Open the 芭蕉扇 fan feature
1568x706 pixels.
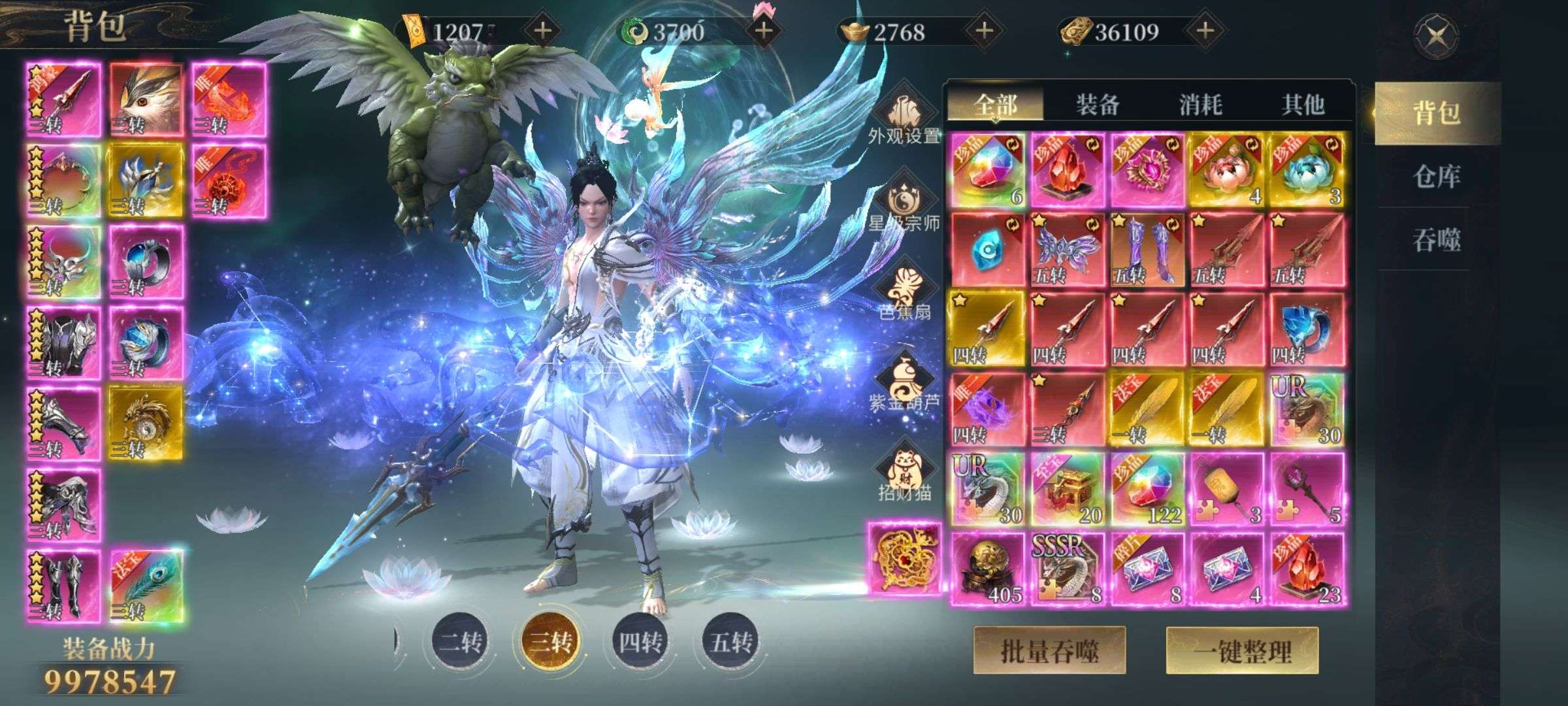pos(904,295)
